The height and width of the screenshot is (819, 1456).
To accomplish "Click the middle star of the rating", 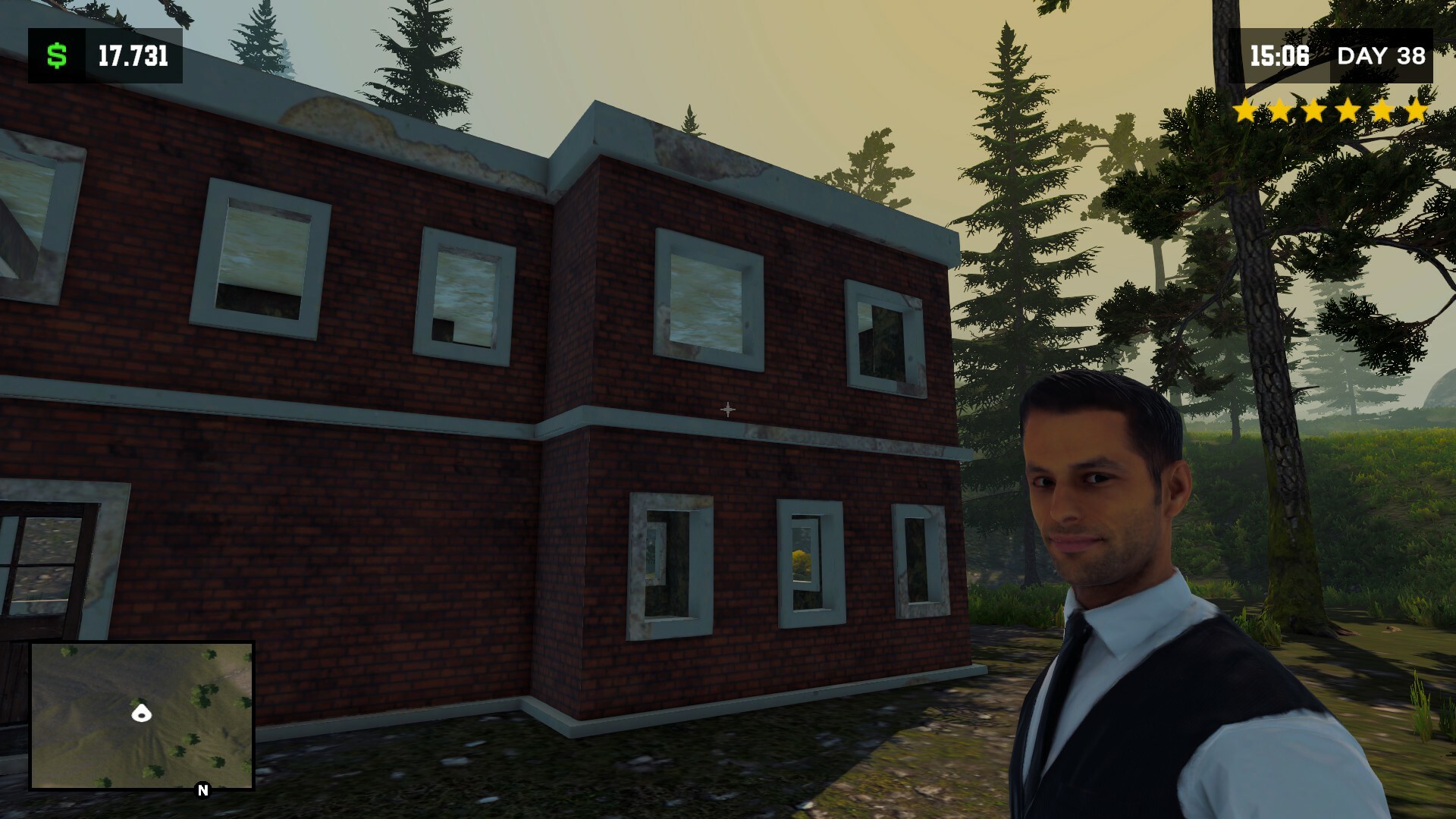I will (1331, 110).
